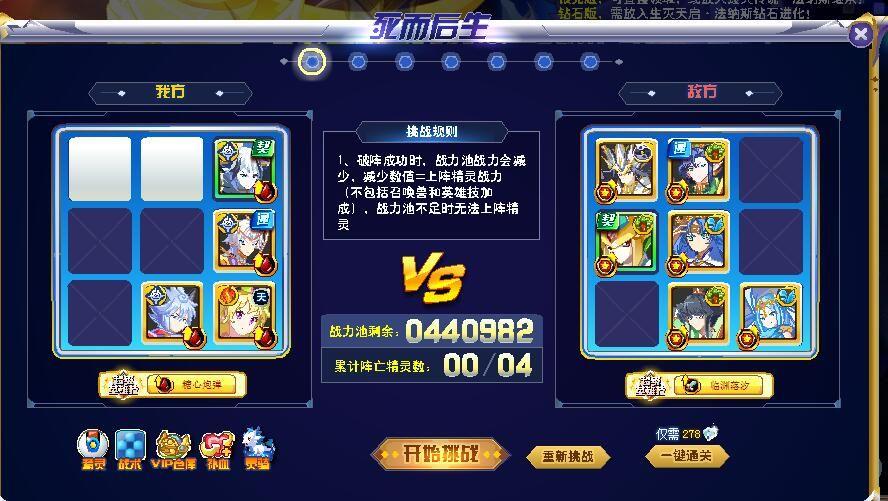Select my silver-haired sprite with 契 badge
Viewport: 888px width, 501px height.
click(244, 168)
